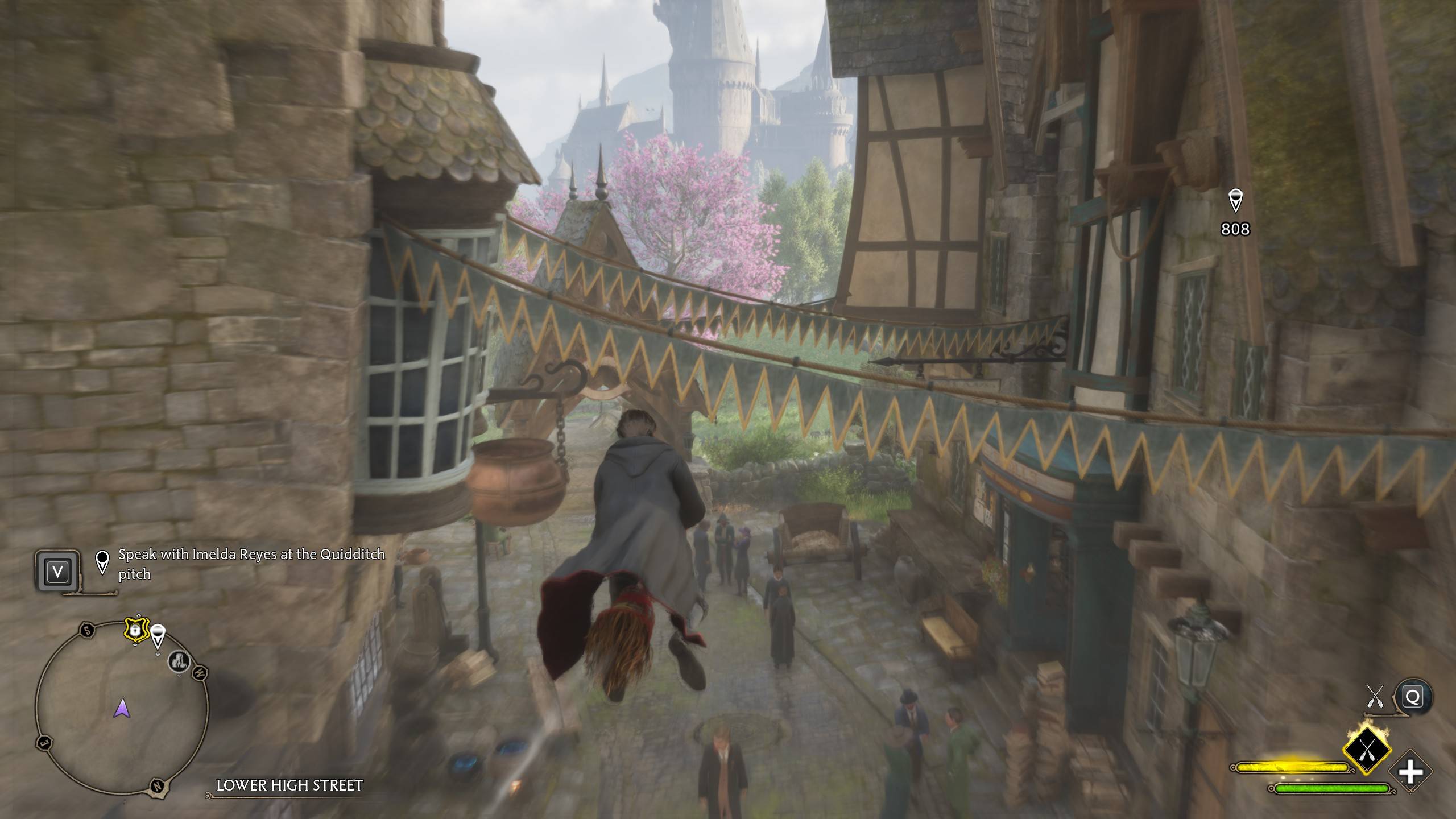1456x819 pixels.
Task: Click the quest objective location pin icon
Action: [x=102, y=563]
